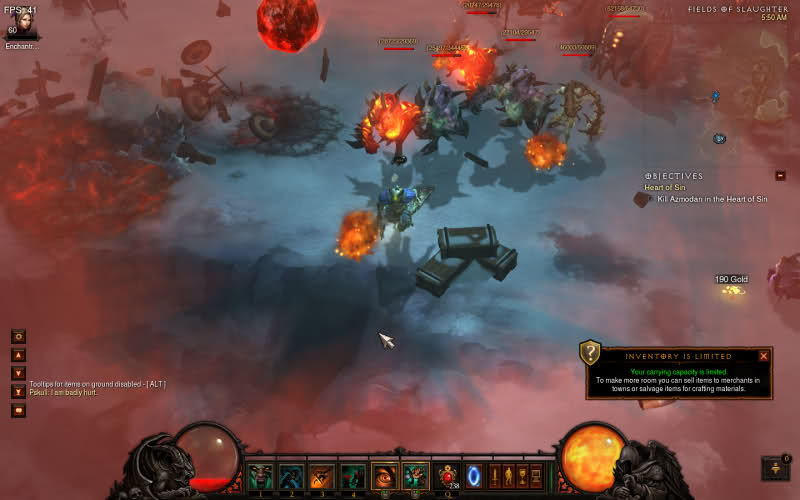800x500 pixels.
Task: Drink the red health potion
Action: 448,475
